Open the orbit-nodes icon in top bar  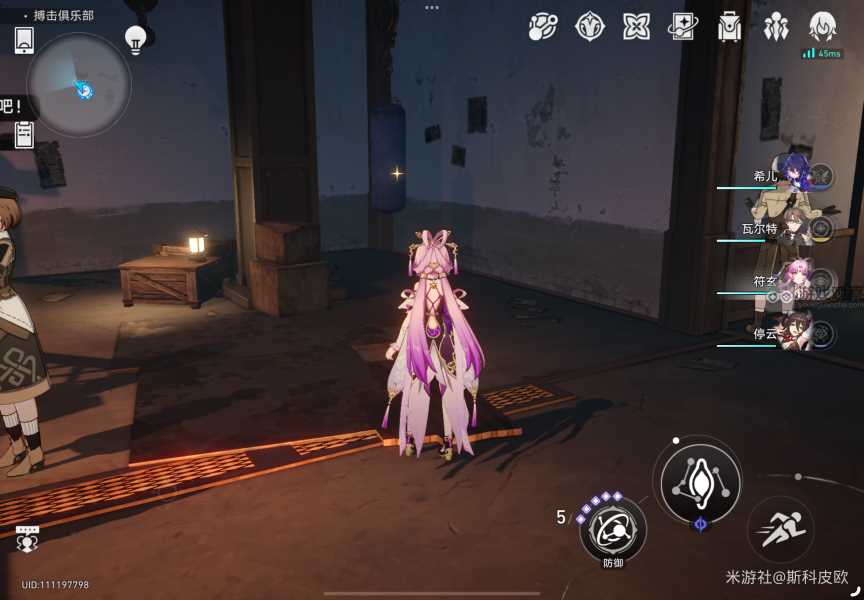[x=543, y=27]
